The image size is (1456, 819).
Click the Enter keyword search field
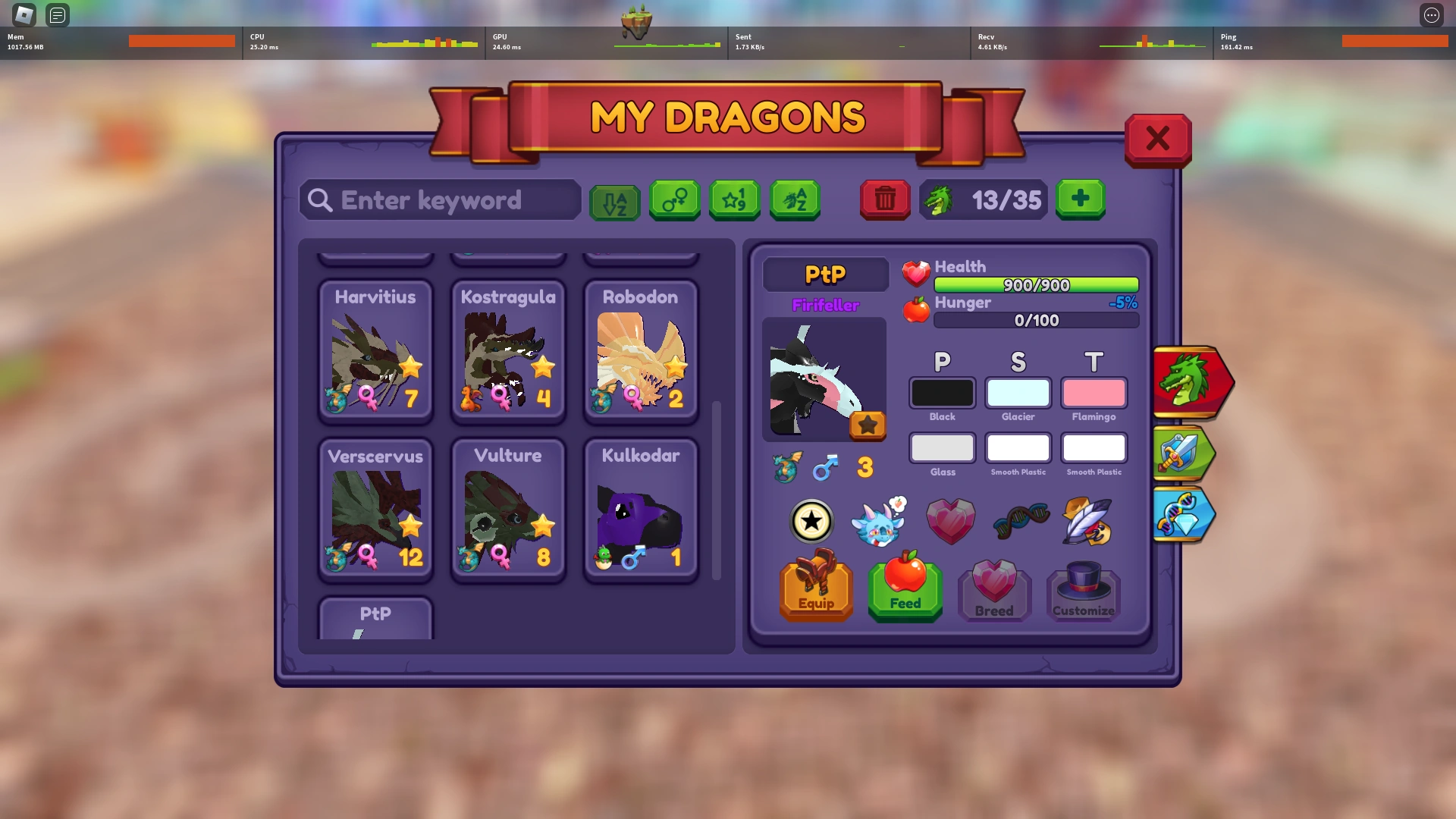tap(440, 200)
